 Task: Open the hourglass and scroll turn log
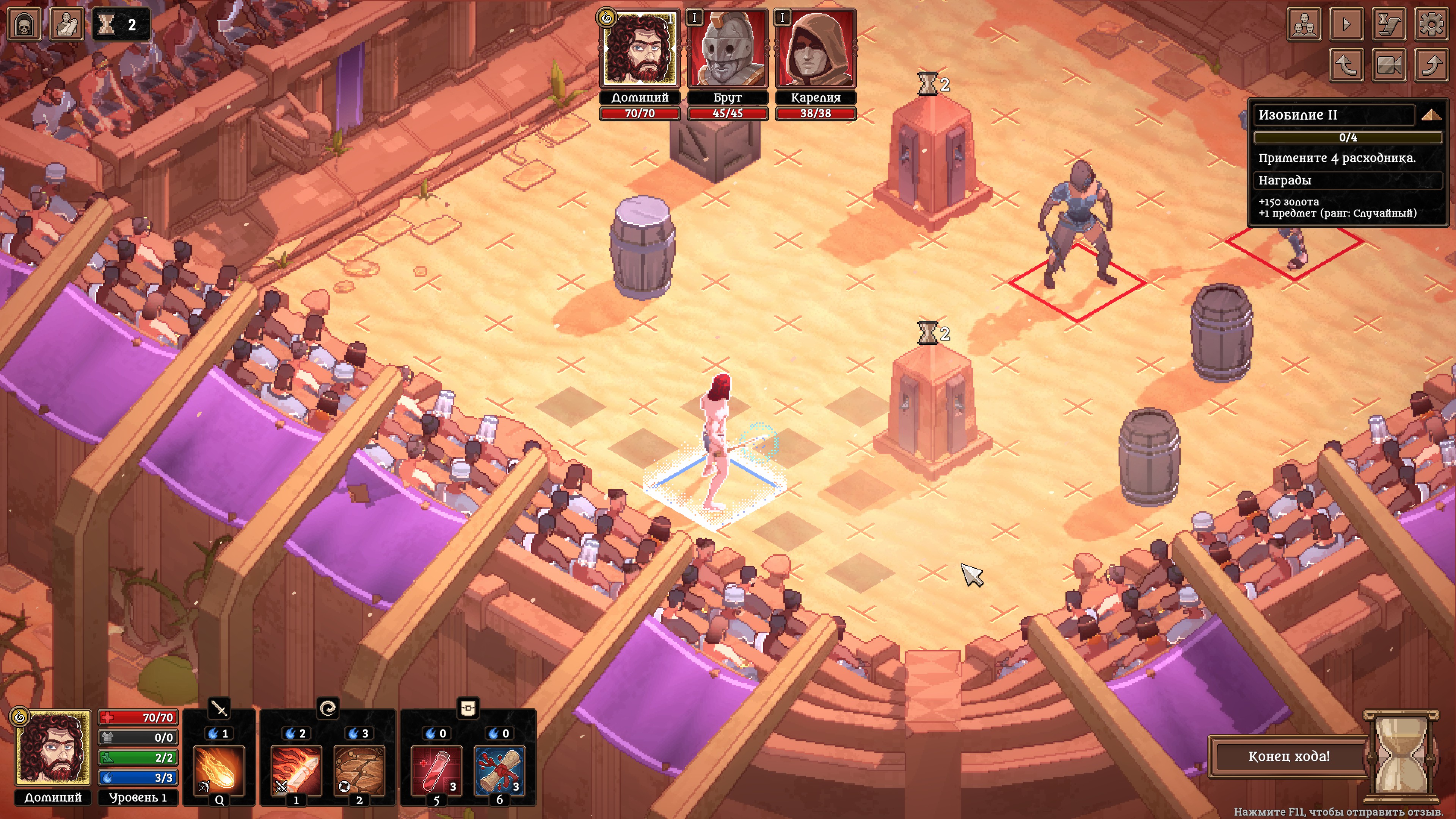1389,24
